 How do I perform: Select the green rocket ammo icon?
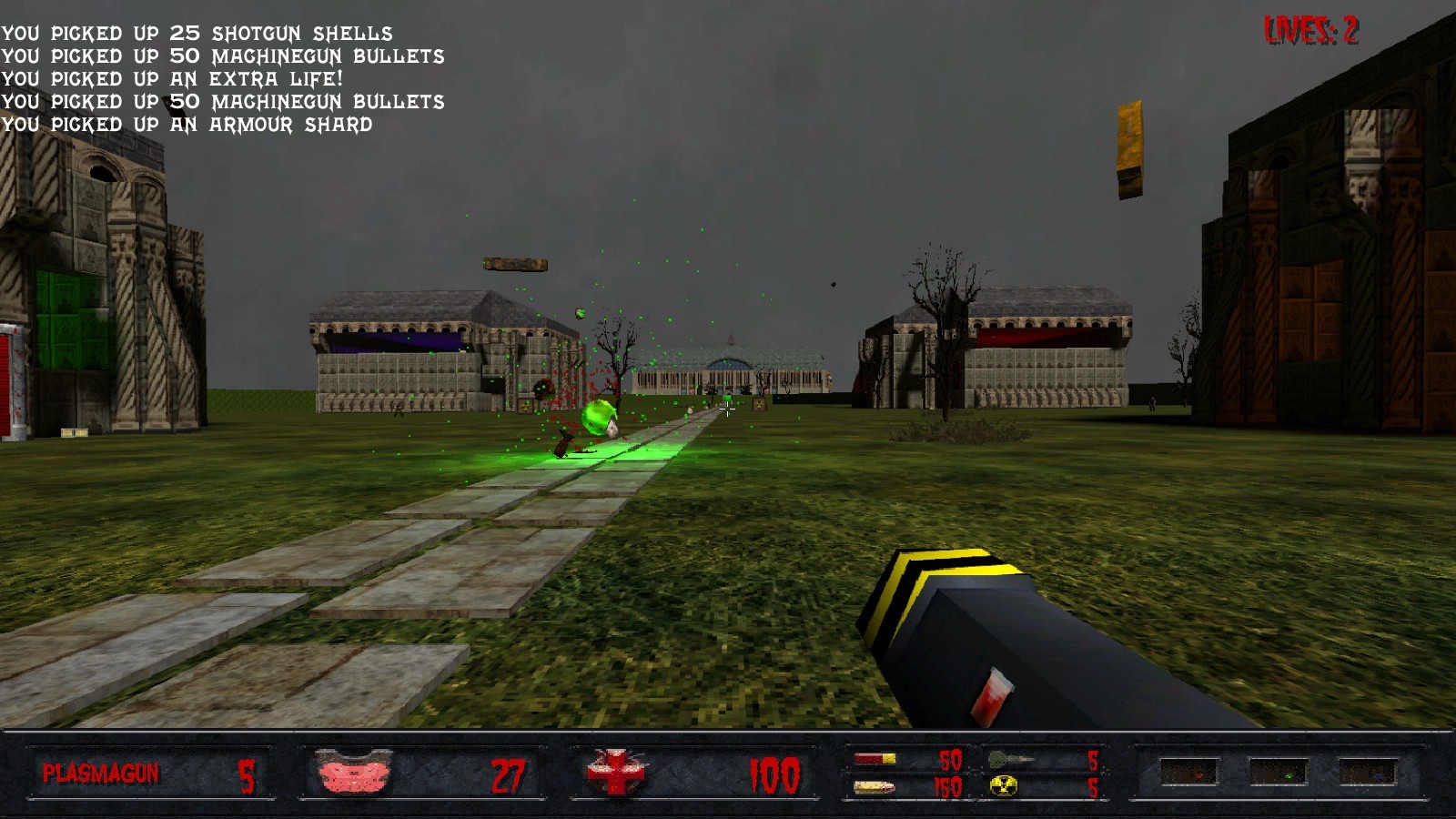(1009, 759)
